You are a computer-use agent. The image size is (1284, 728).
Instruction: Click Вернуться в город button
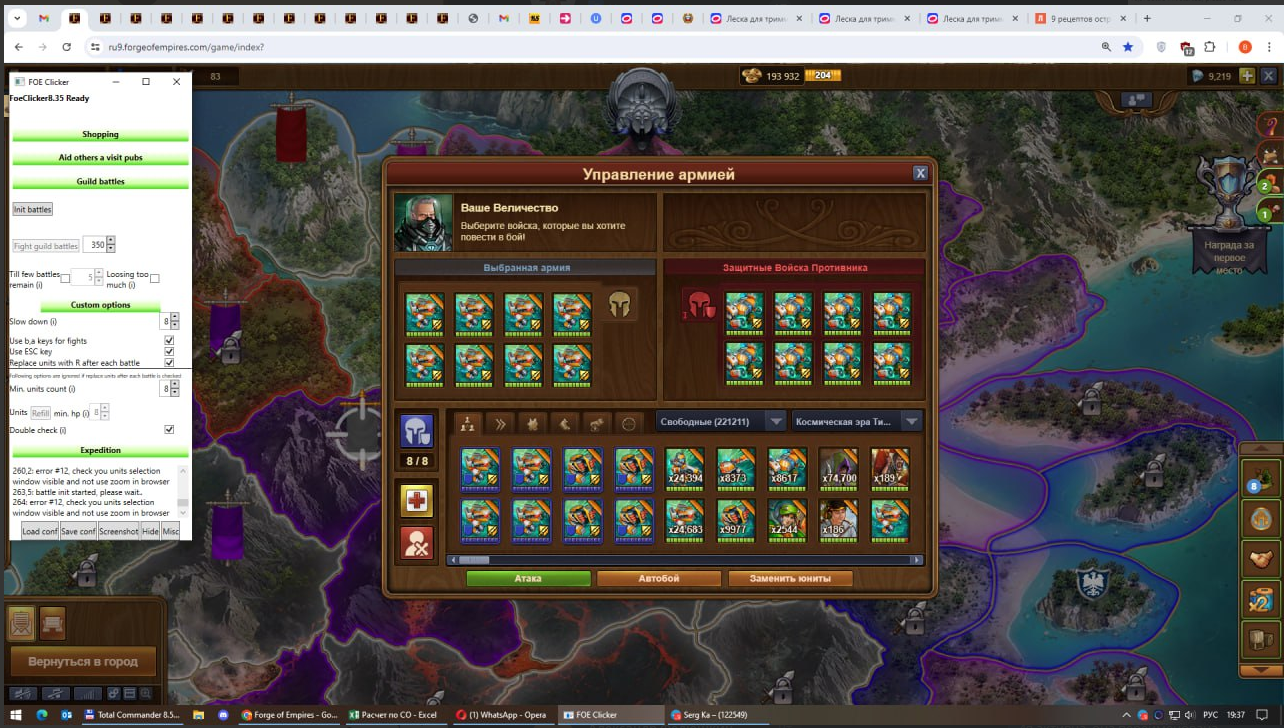click(83, 661)
